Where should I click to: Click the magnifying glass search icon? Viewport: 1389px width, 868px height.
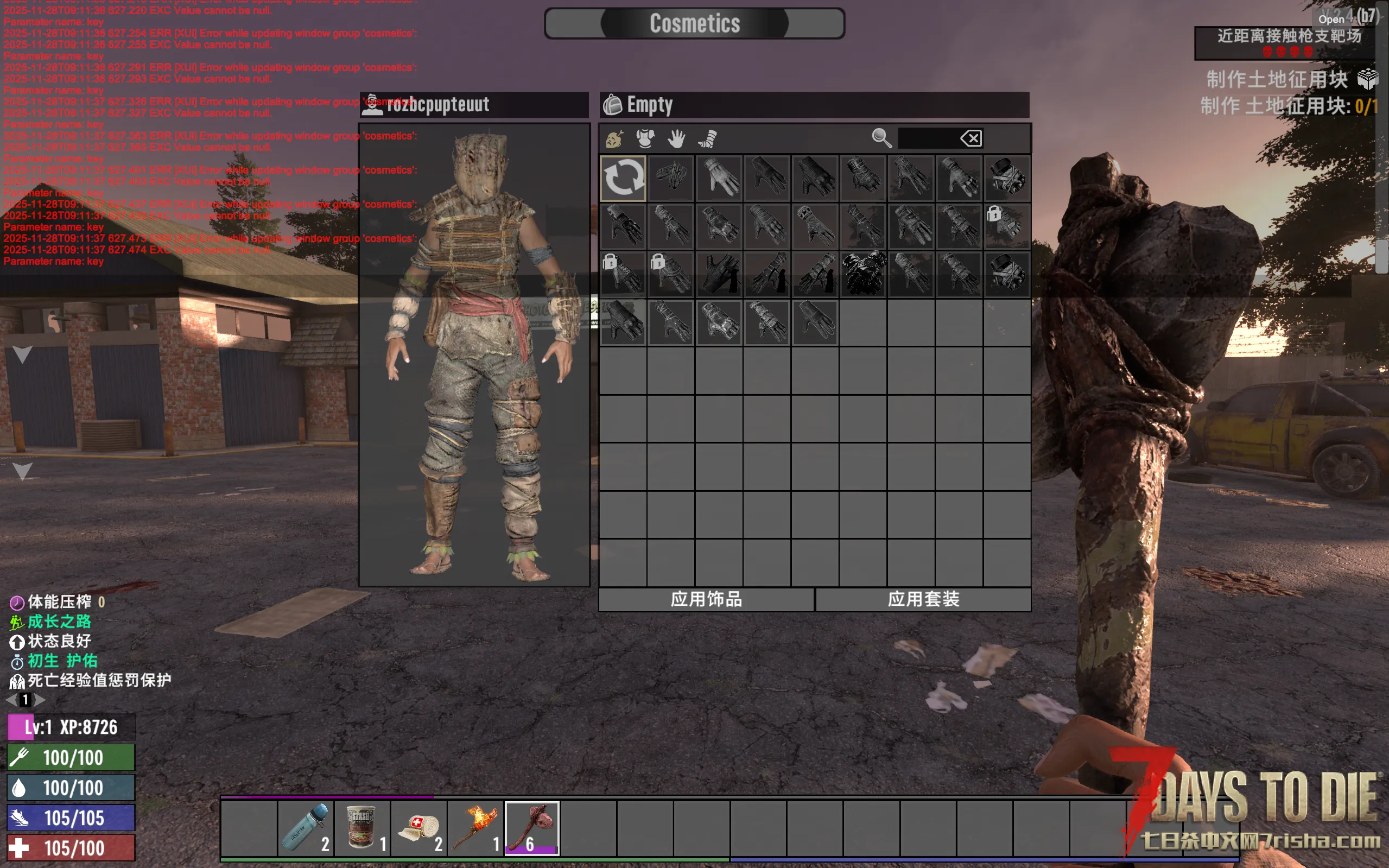(x=881, y=138)
